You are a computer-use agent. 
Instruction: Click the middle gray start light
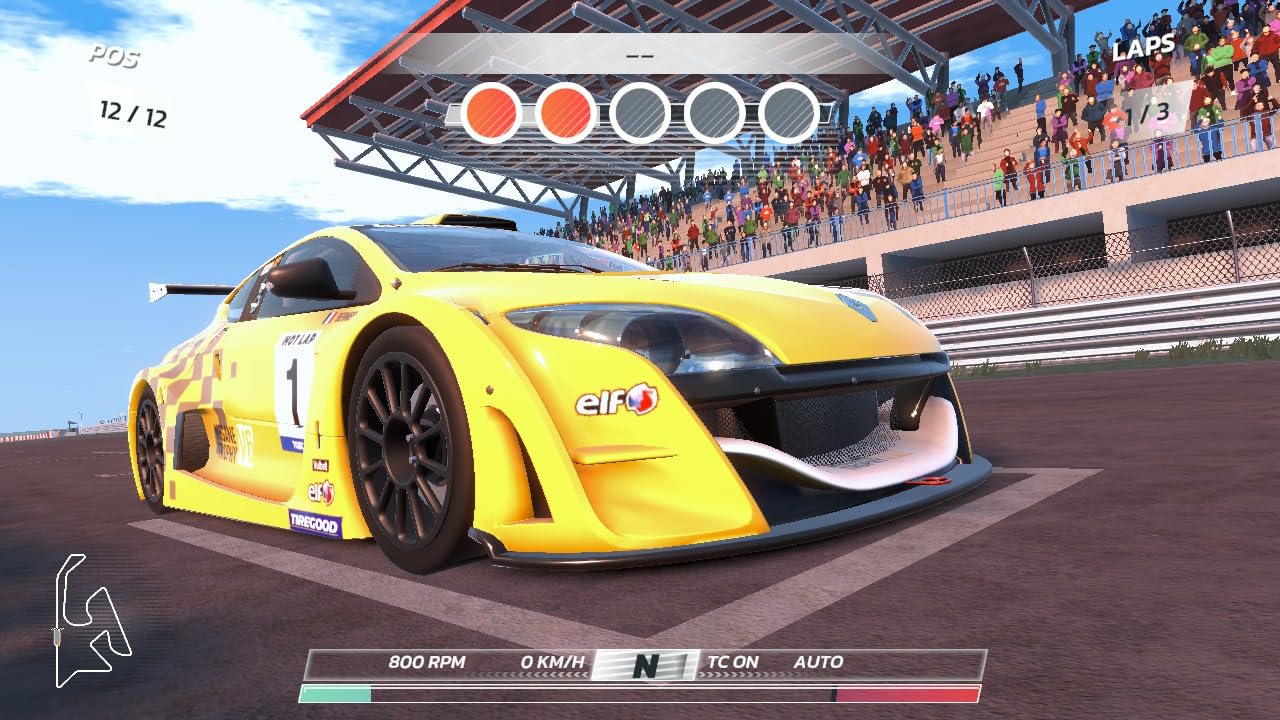641,112
